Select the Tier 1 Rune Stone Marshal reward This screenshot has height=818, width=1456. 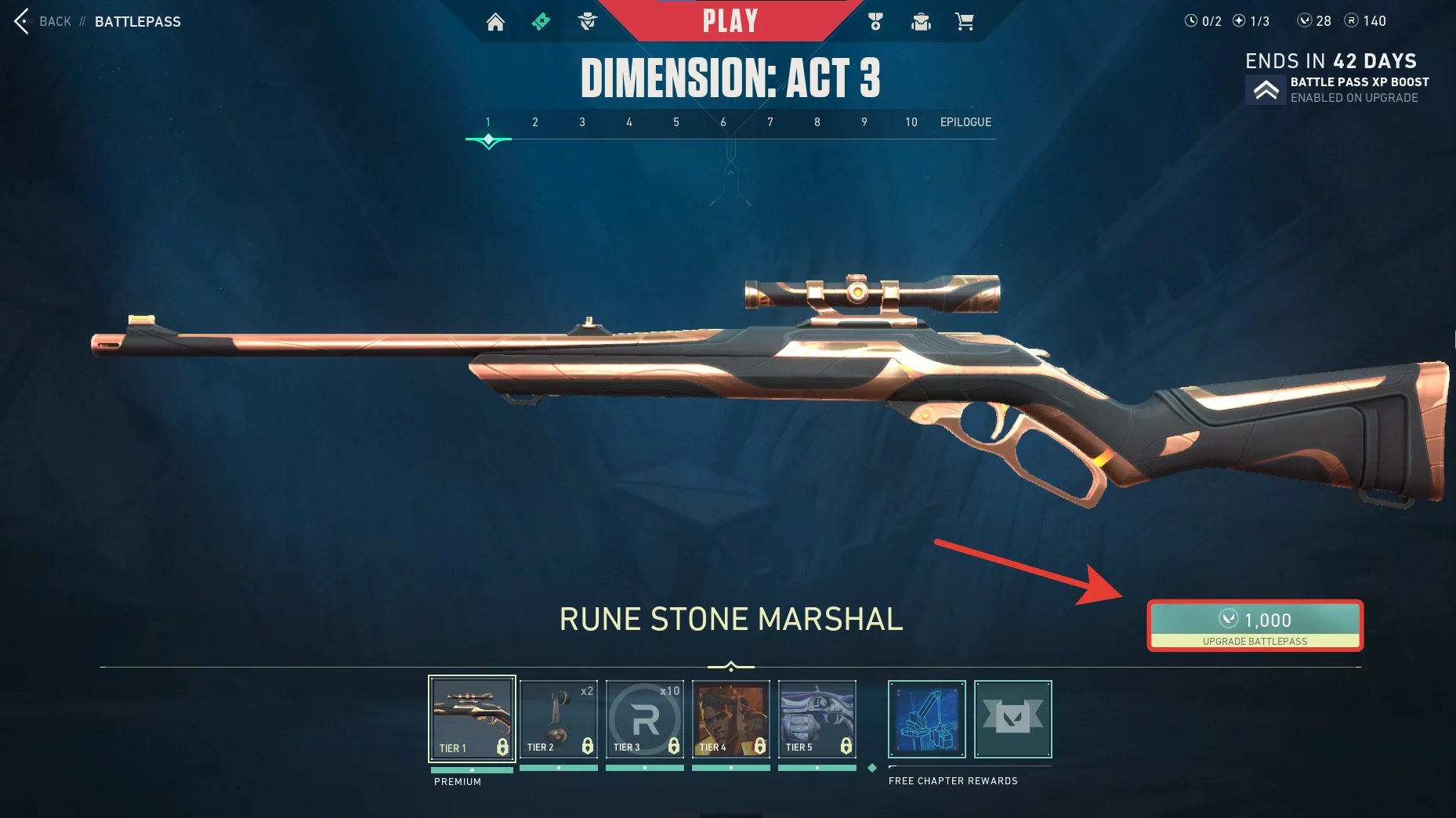(x=472, y=718)
